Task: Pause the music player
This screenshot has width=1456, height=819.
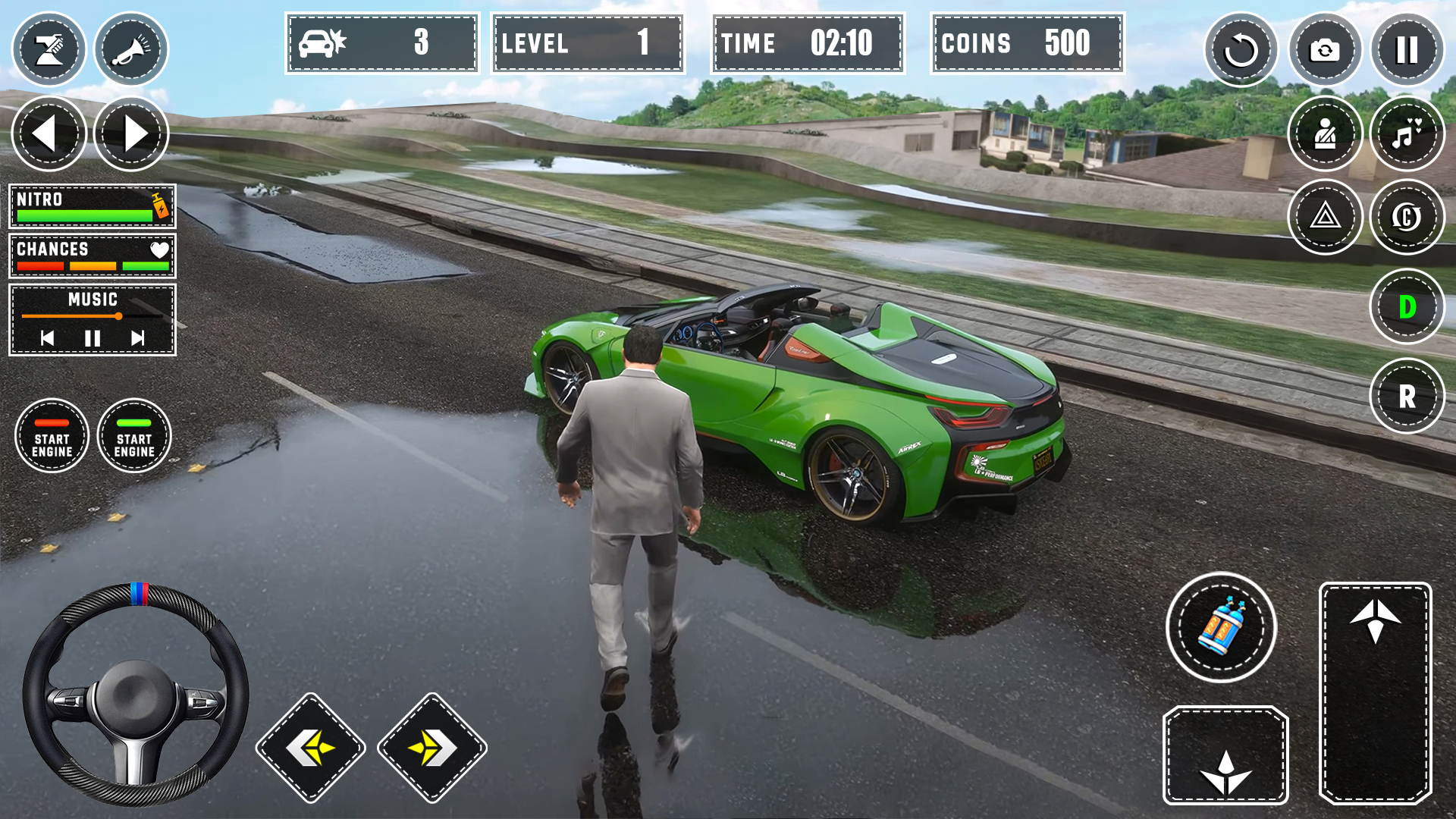Action: (x=93, y=338)
